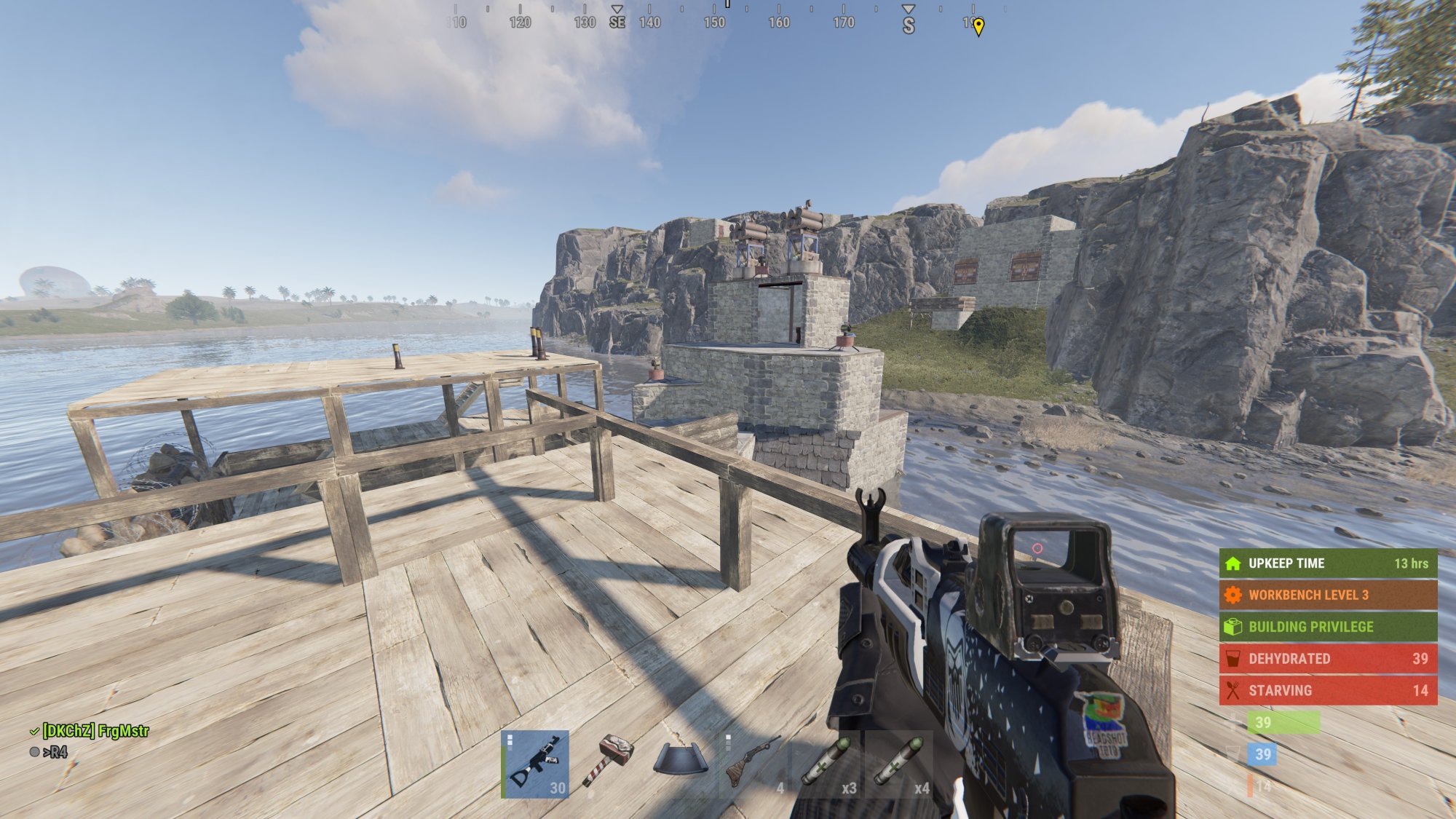Viewport: 1456px width, 819px height.
Task: Switch to the bolt action rifle slot
Action: (753, 764)
